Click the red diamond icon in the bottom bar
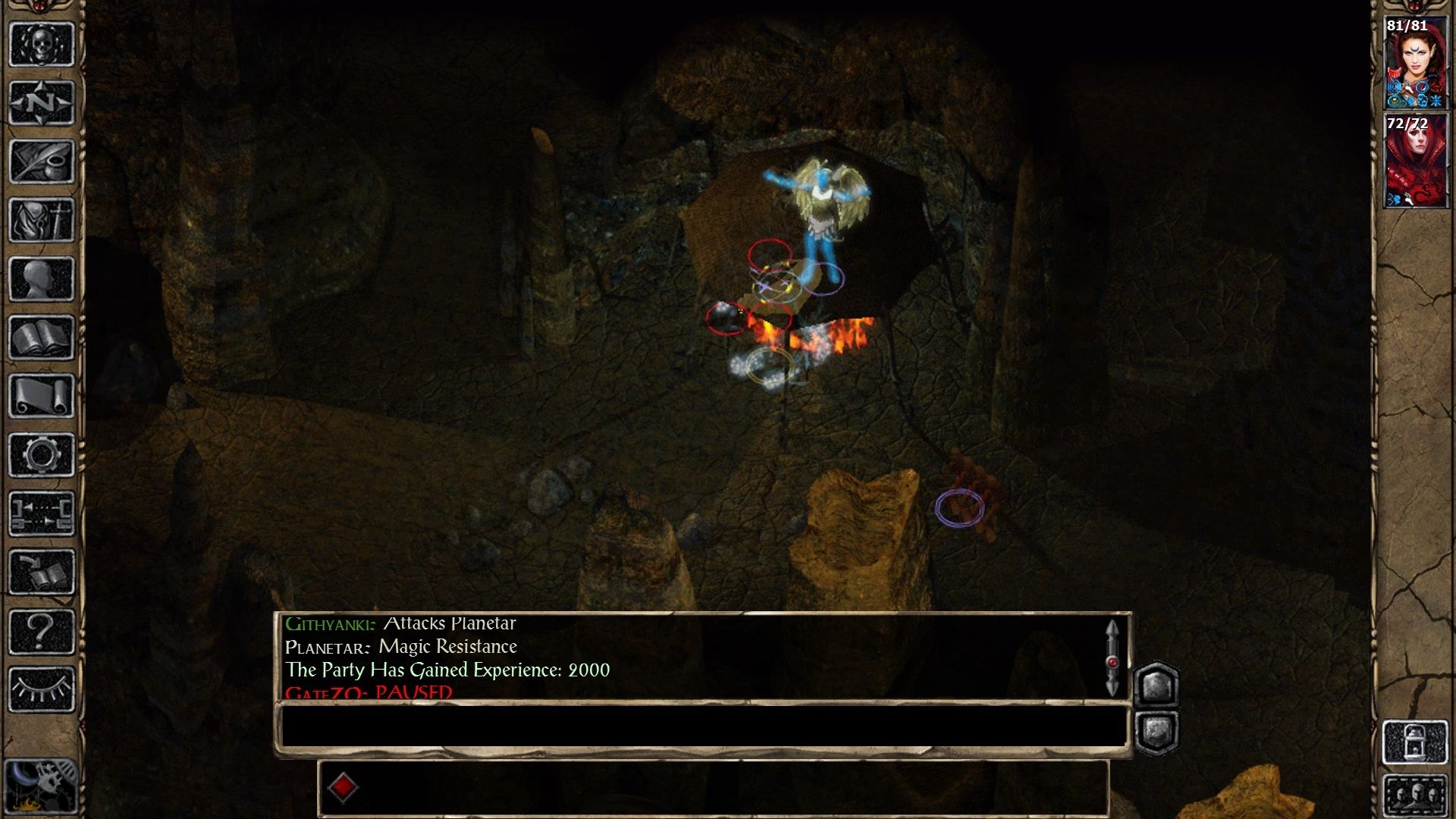1456x819 pixels. click(343, 787)
